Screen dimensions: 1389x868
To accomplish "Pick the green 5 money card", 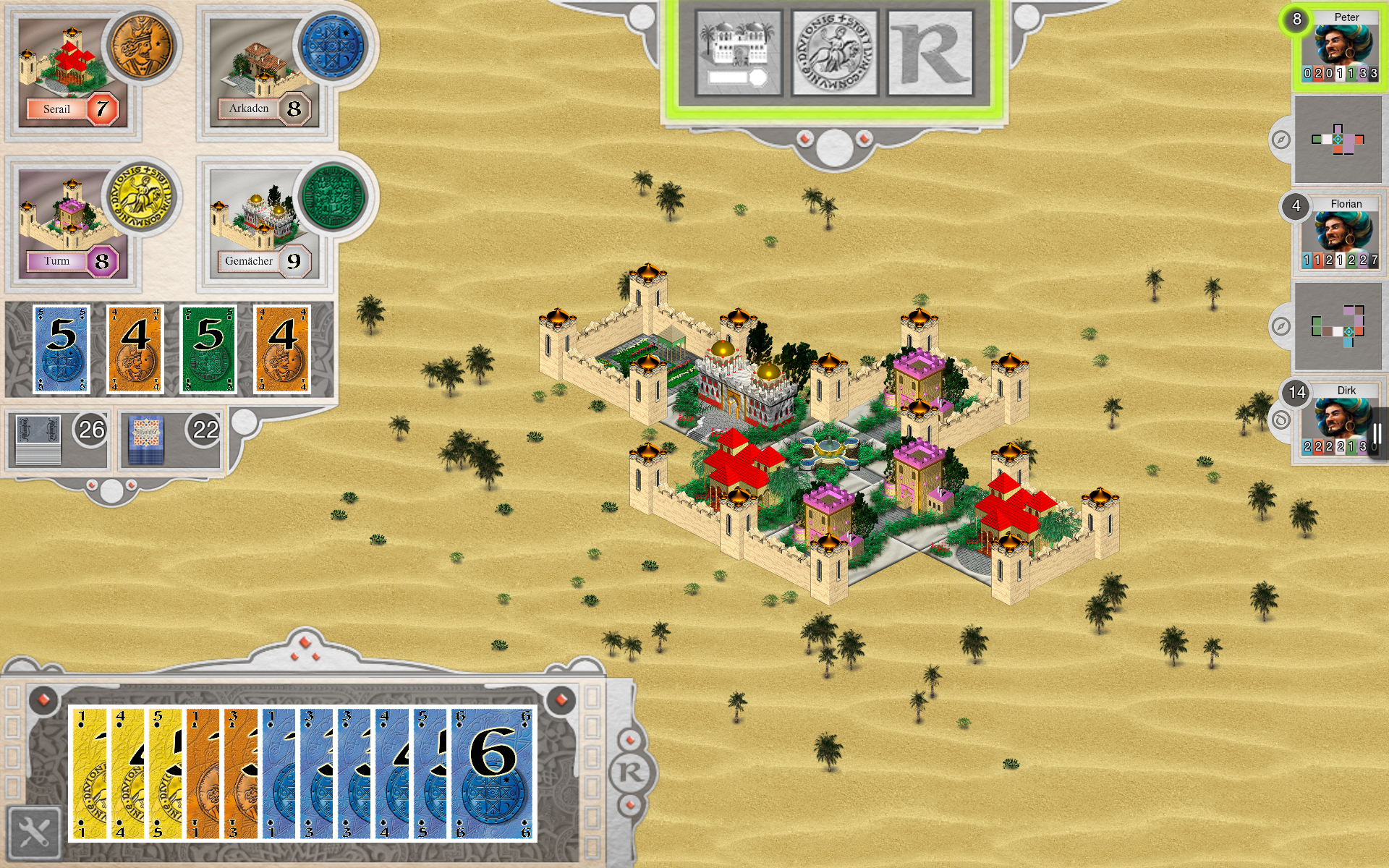I will tap(207, 349).
